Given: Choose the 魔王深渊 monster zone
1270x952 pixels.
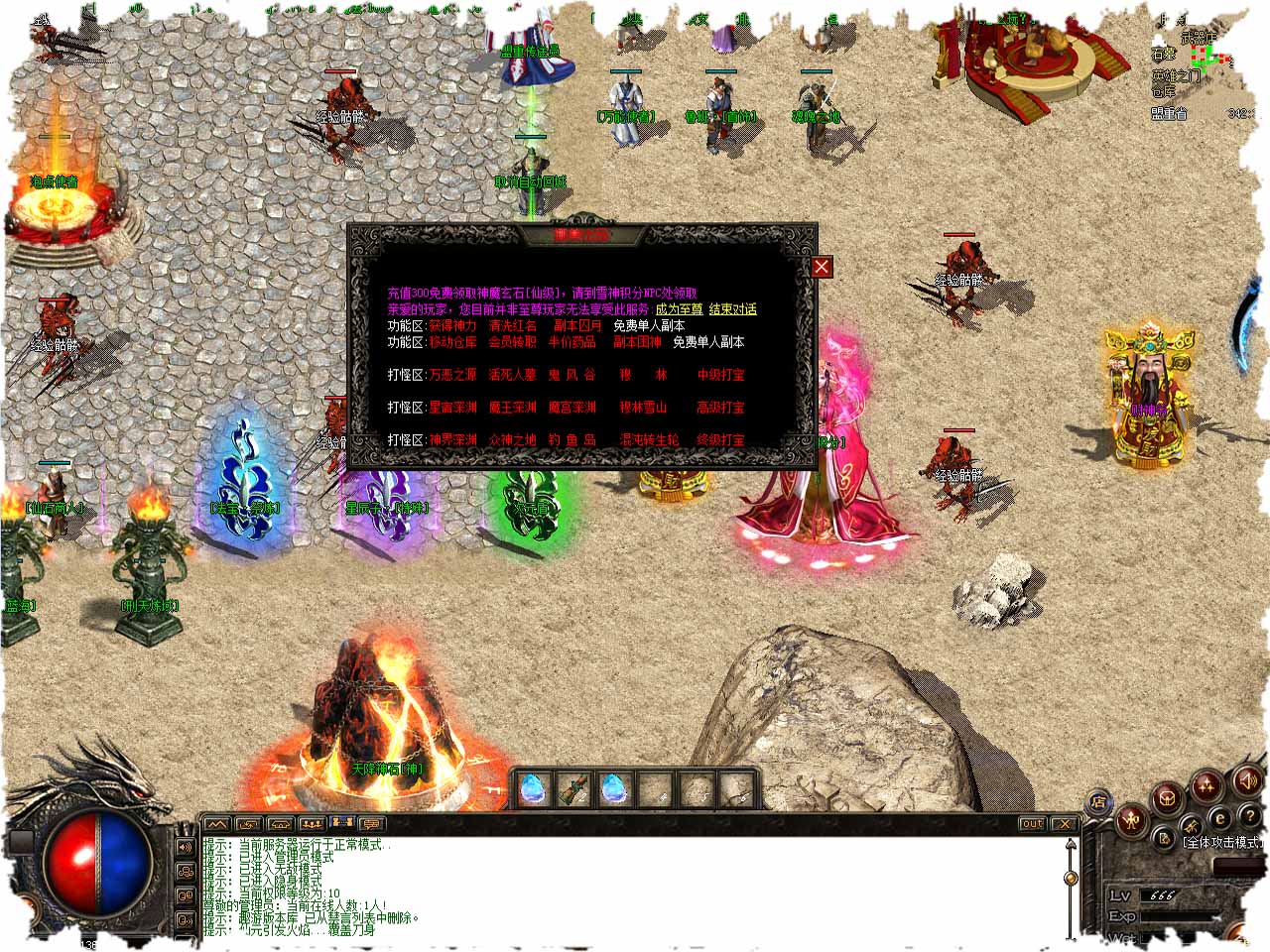Looking at the screenshot, I should 512,408.
